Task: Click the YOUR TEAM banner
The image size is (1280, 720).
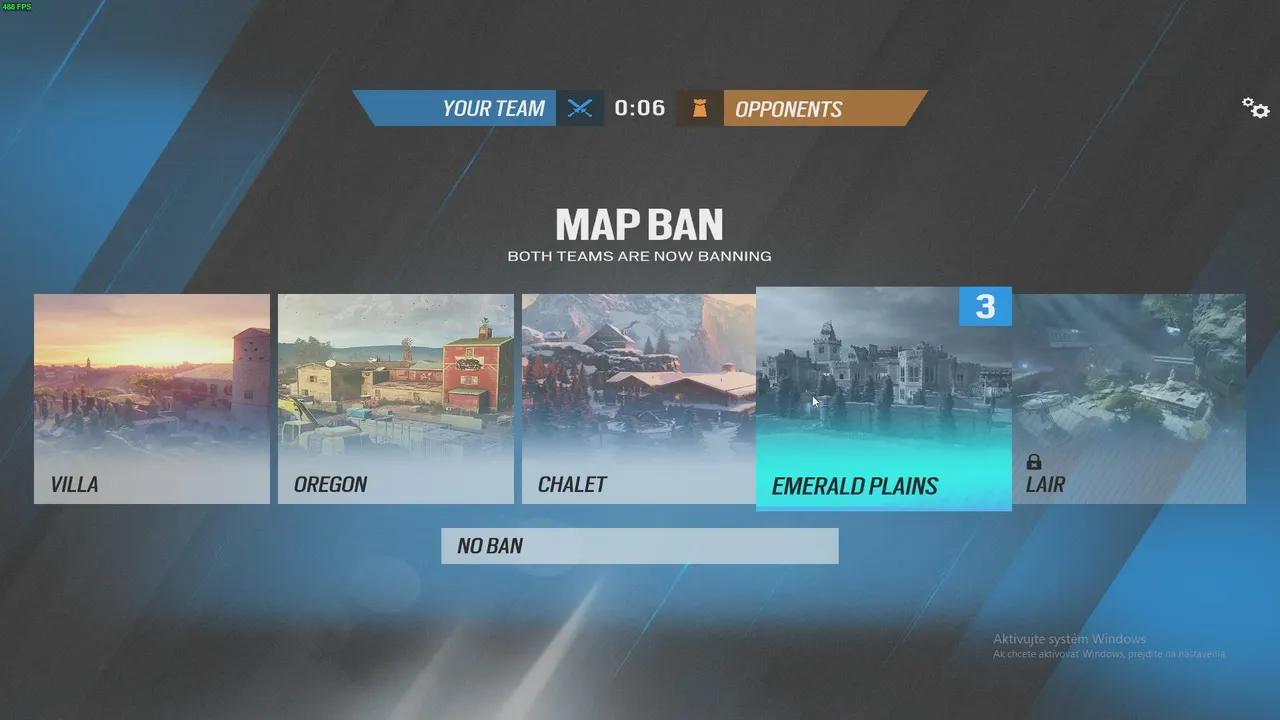Action: 493,108
